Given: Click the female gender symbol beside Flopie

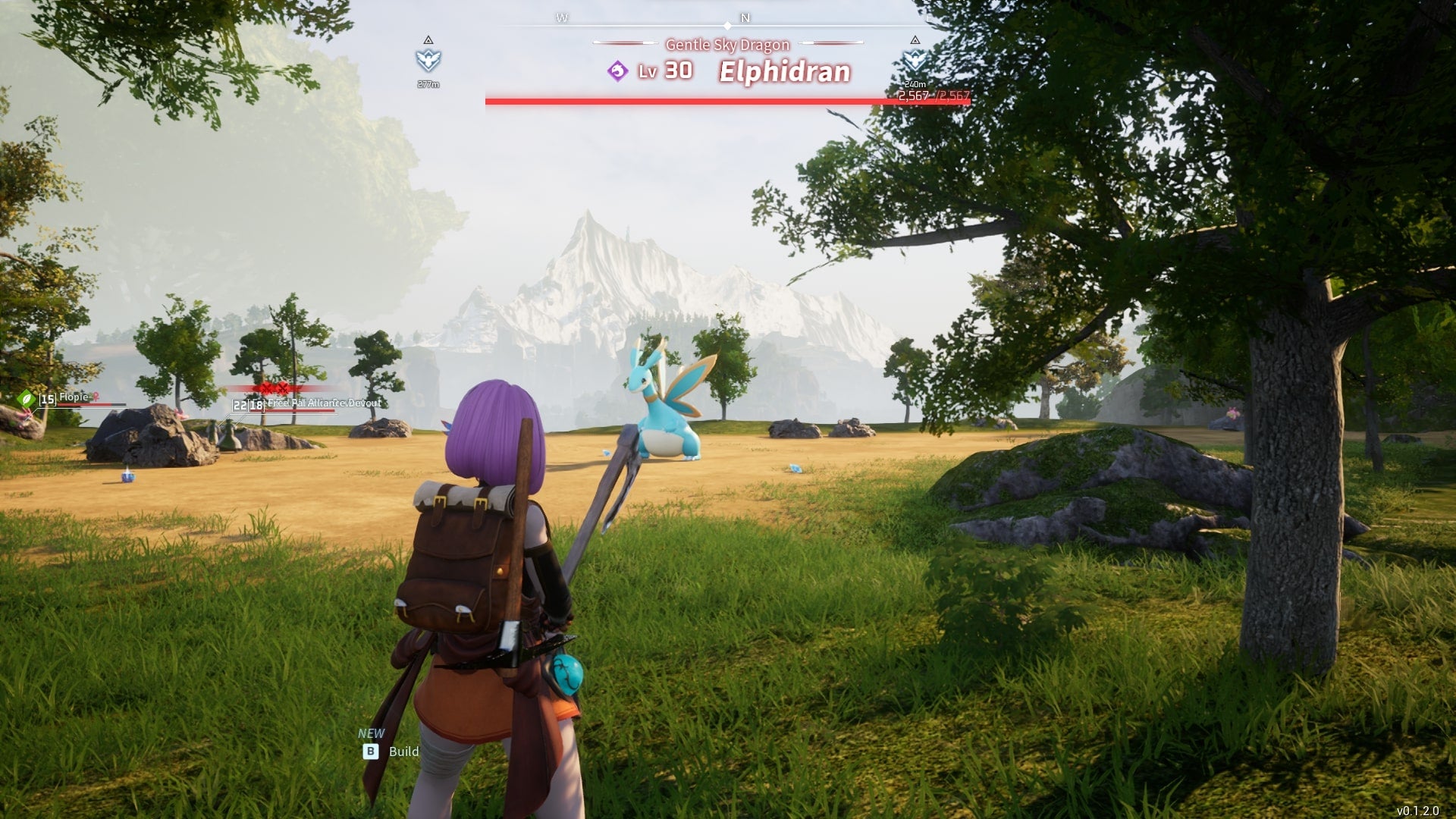Looking at the screenshot, I should (96, 397).
